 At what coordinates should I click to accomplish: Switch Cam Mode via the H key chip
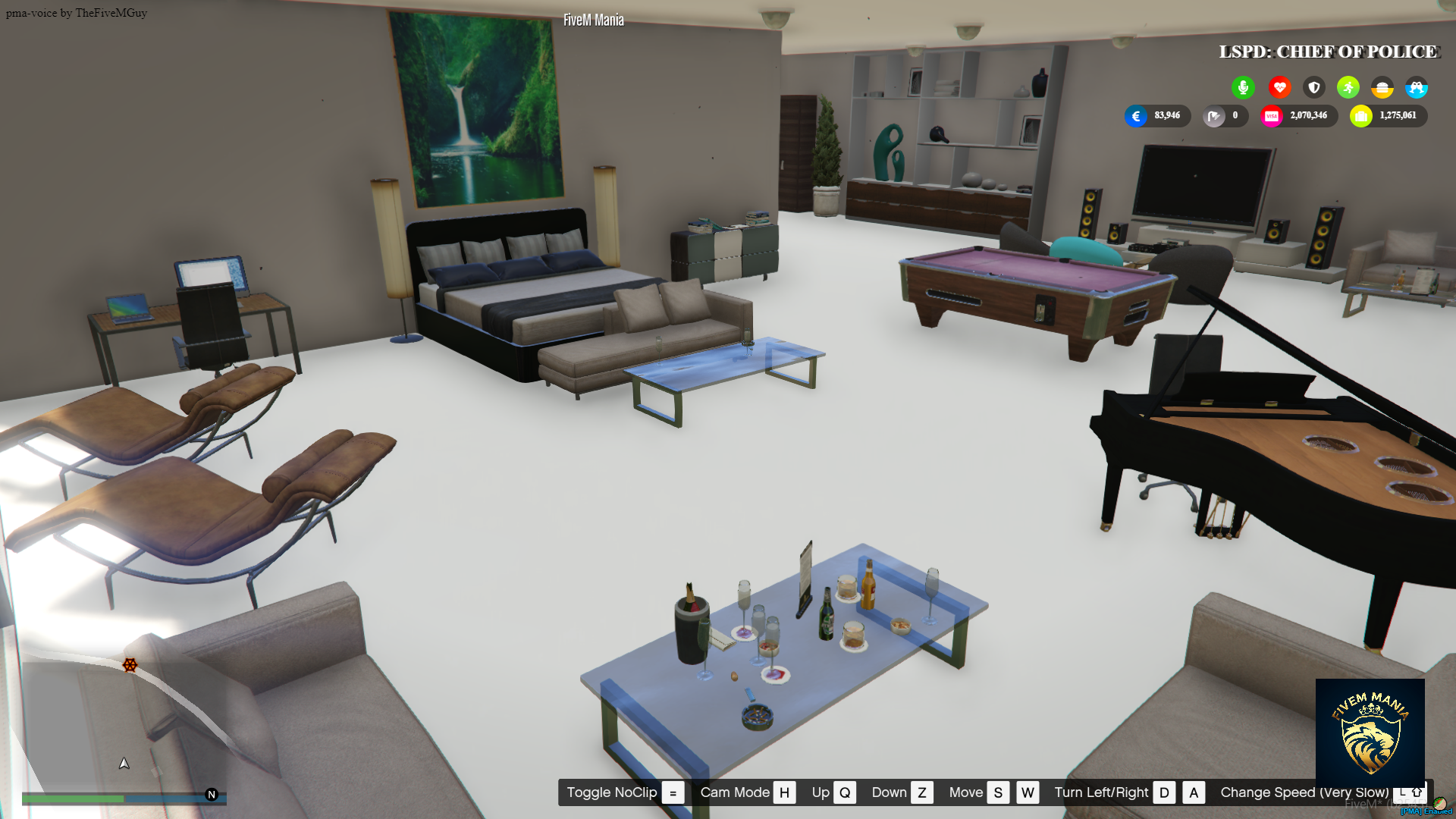(785, 792)
